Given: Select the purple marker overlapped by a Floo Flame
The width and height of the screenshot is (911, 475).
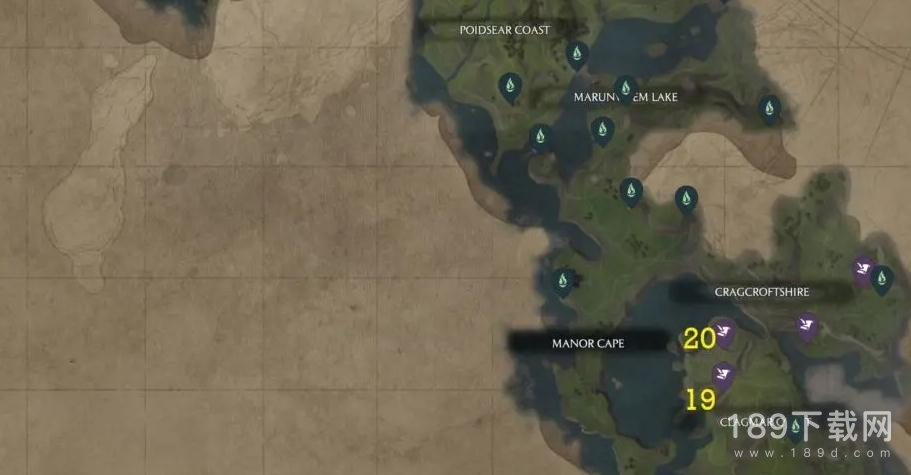Looking at the screenshot, I should pos(862,269).
